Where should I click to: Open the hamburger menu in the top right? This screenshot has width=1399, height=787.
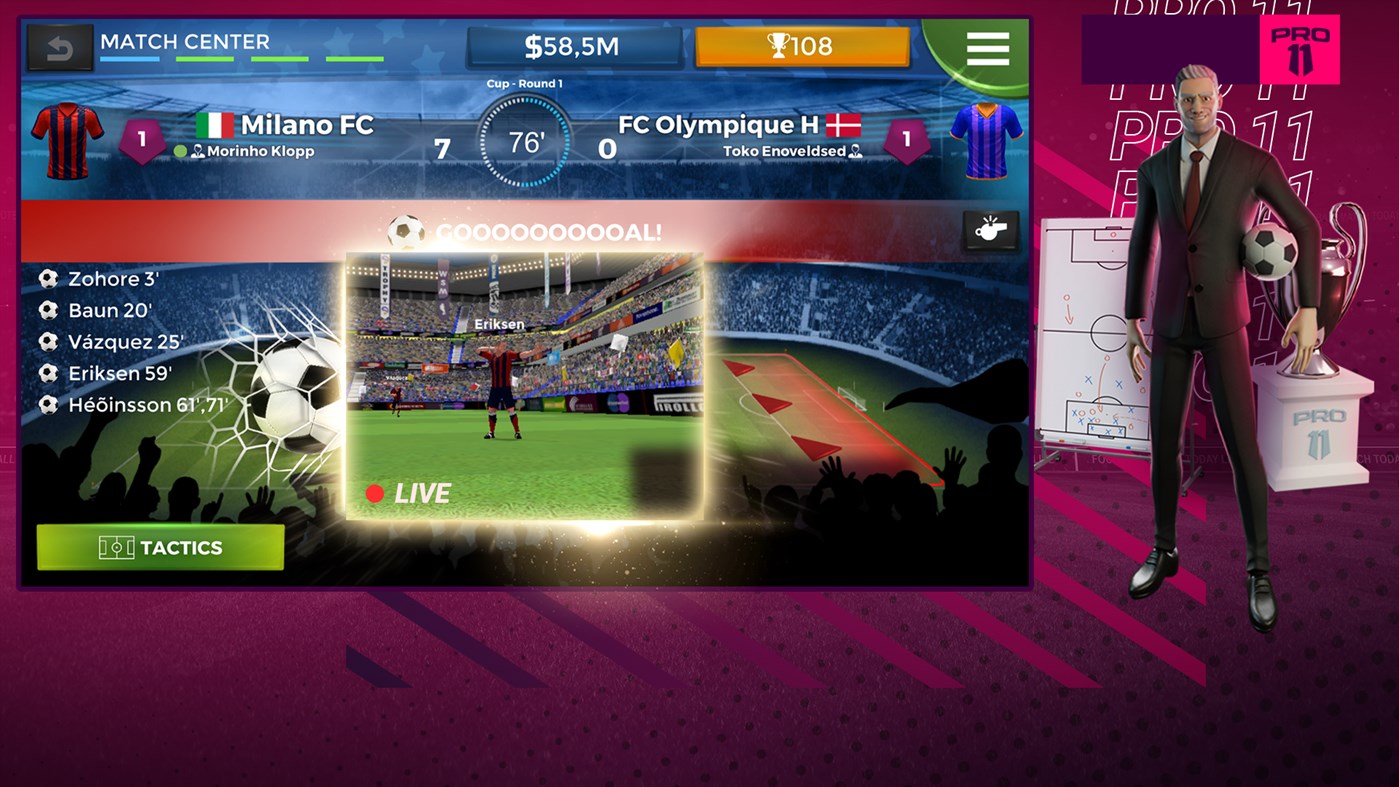[987, 46]
